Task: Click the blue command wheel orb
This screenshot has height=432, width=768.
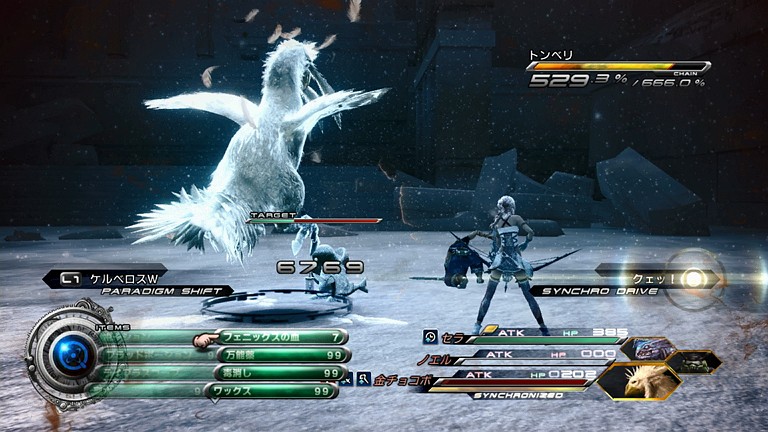Action: point(70,352)
